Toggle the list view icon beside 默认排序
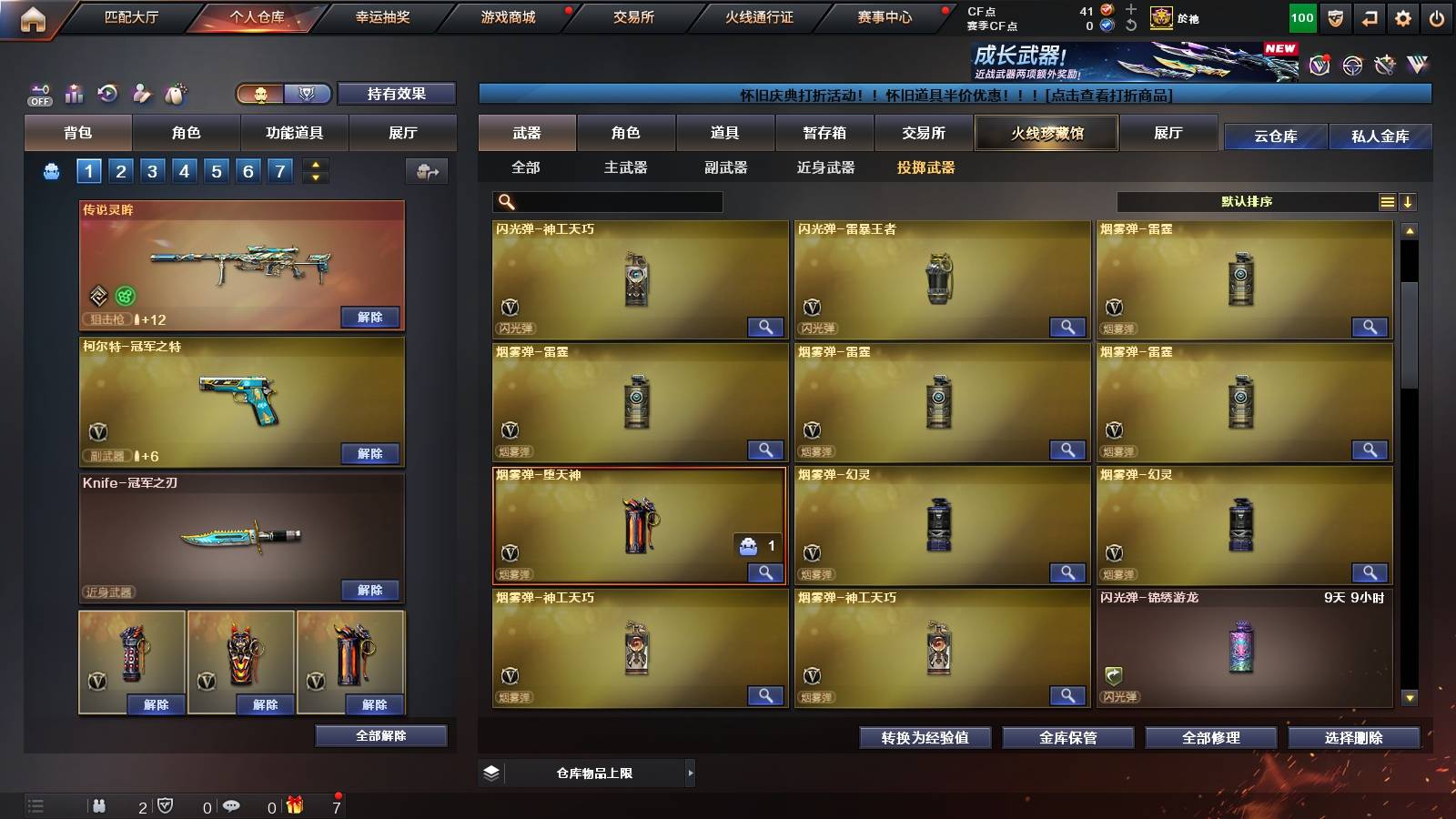This screenshot has height=819, width=1456. tap(1386, 201)
